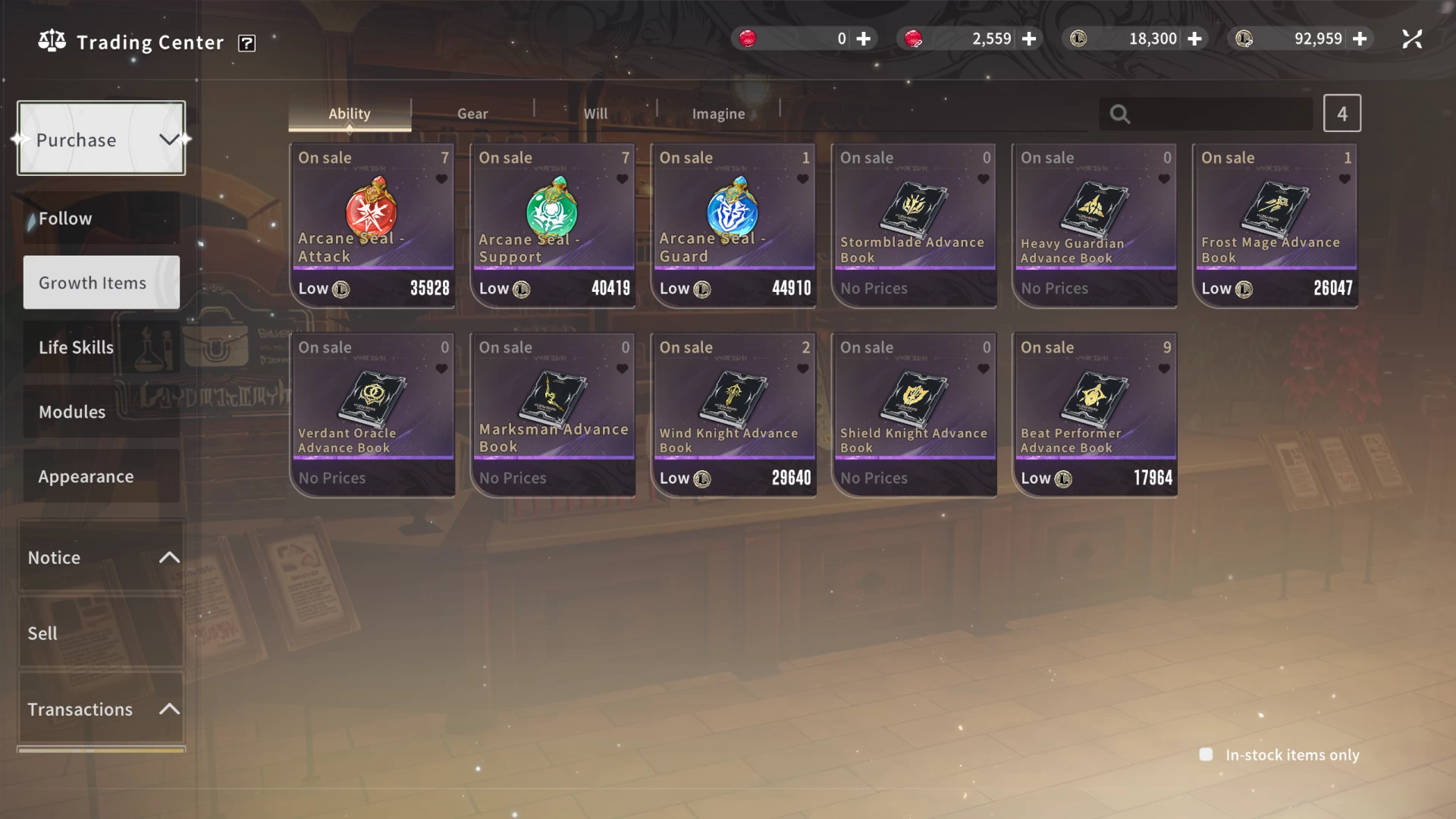Open the Modules category
The image size is (1456, 819).
(x=101, y=412)
